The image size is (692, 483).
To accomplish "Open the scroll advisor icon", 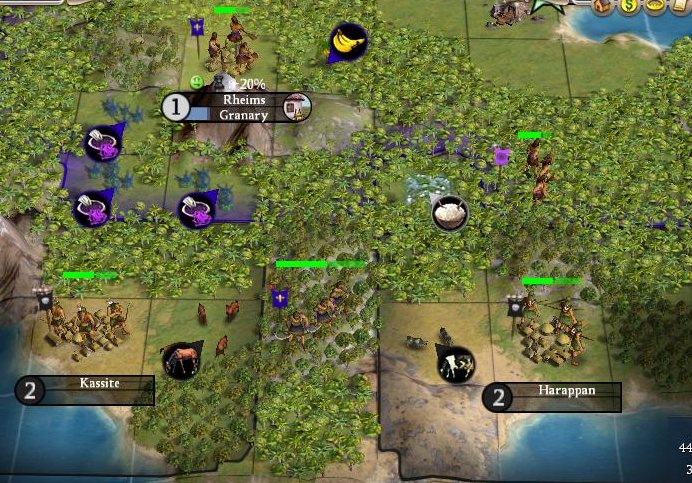I will tap(681, 6).
